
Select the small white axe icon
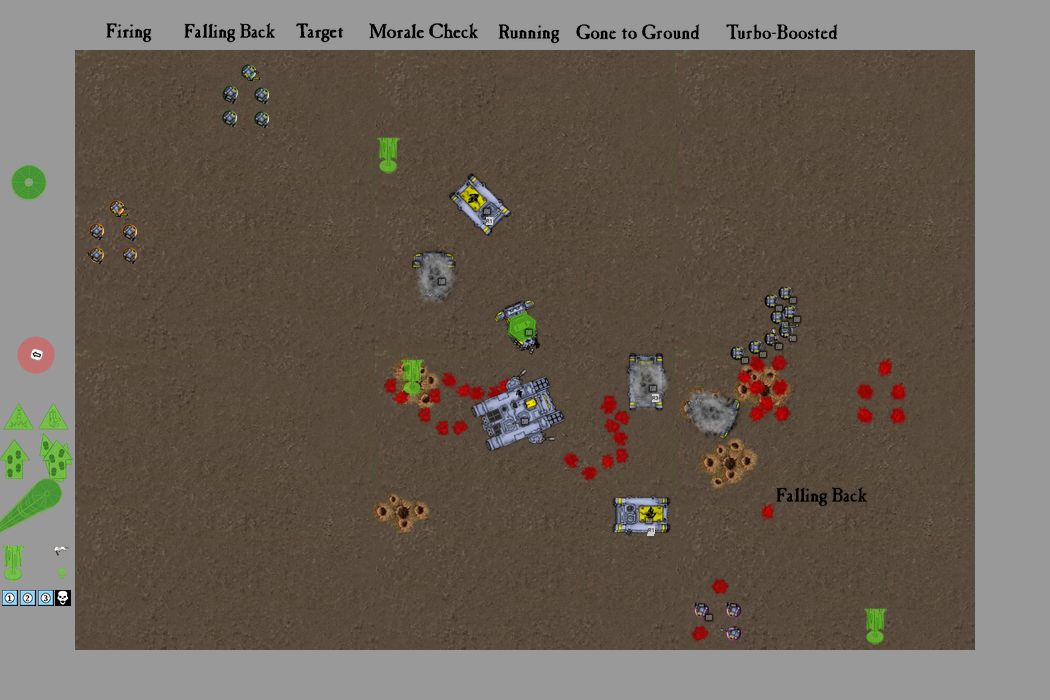(x=61, y=550)
